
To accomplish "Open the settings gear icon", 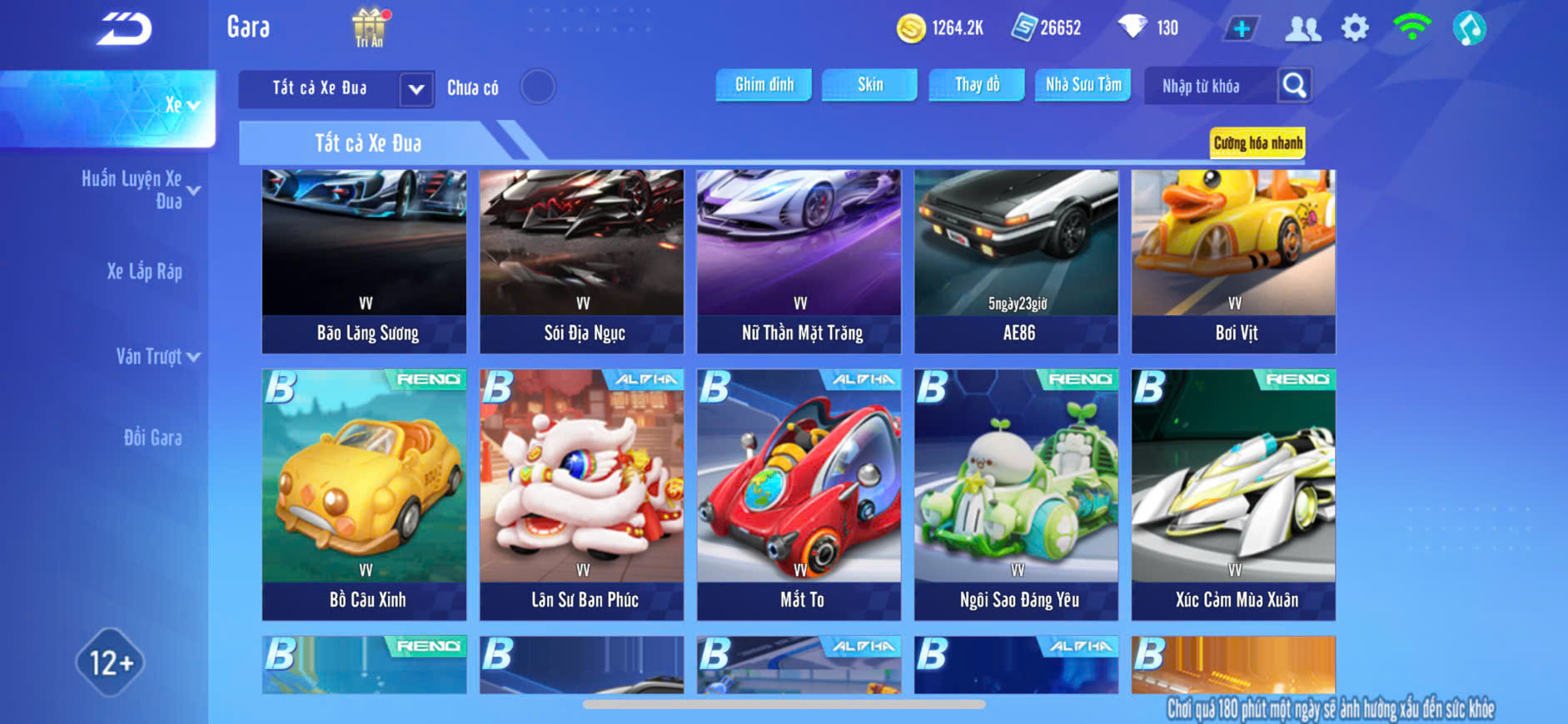I will [x=1355, y=28].
